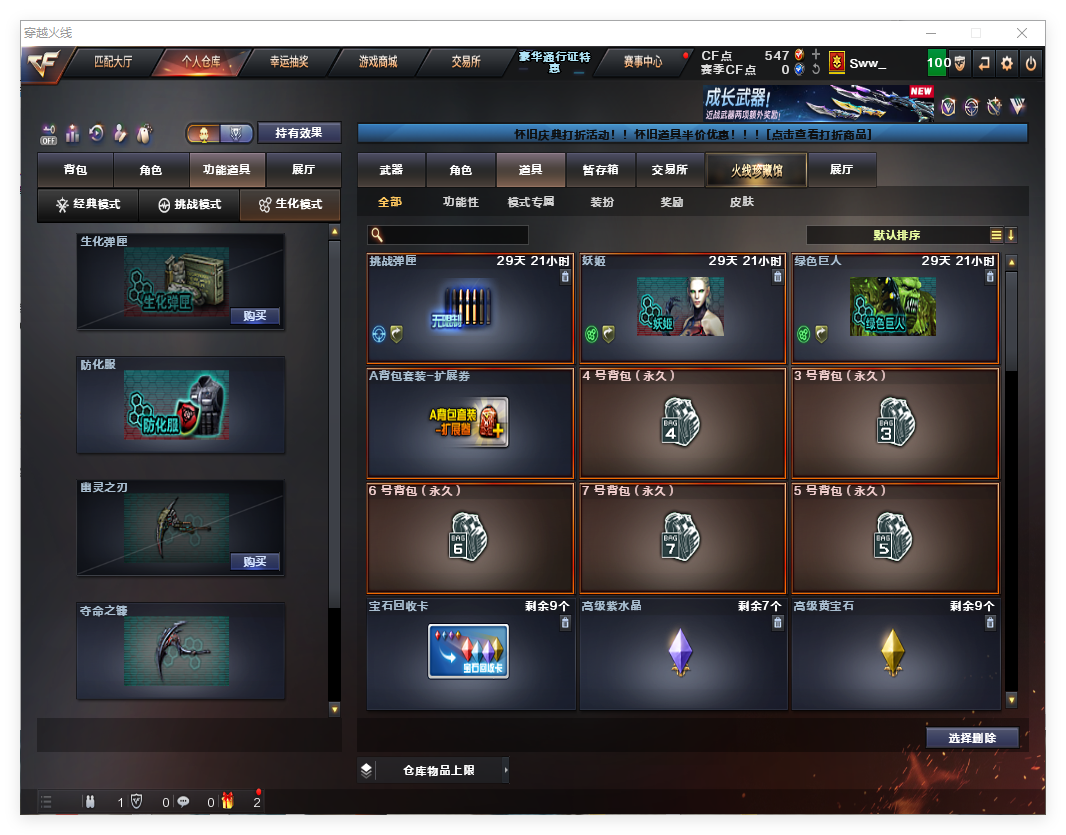Image resolution: width=1066 pixels, height=835 pixels.
Task: Open the 幸运抽奖 lucky draw page
Action: click(289, 62)
